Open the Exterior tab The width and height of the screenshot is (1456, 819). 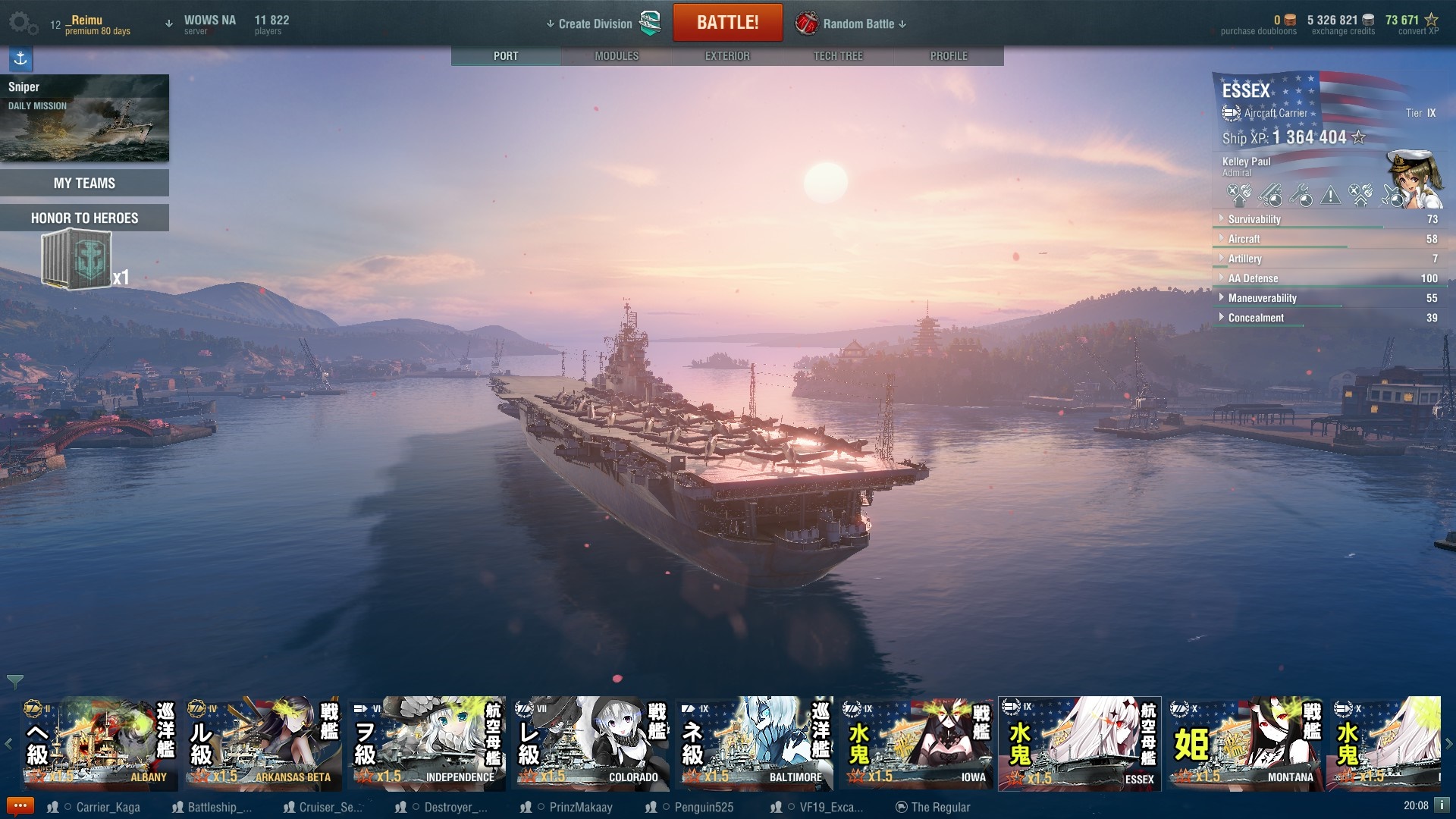(727, 56)
